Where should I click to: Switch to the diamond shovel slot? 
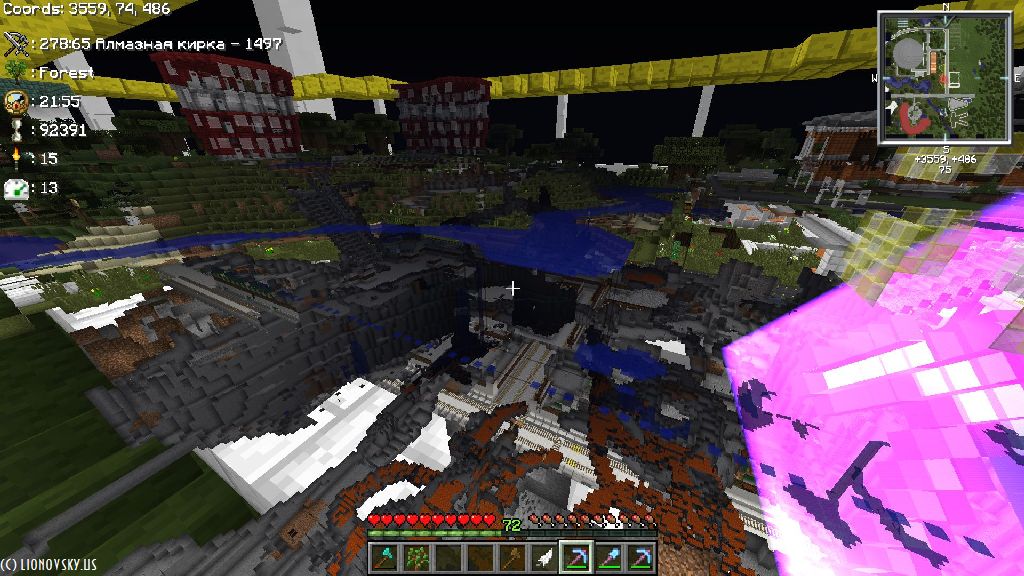[x=608, y=557]
